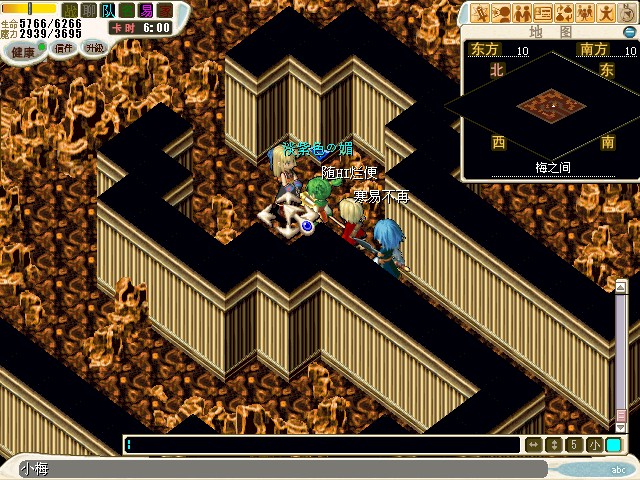Open the 健康 health status panel
This screenshot has width=640, height=480.
[22, 50]
